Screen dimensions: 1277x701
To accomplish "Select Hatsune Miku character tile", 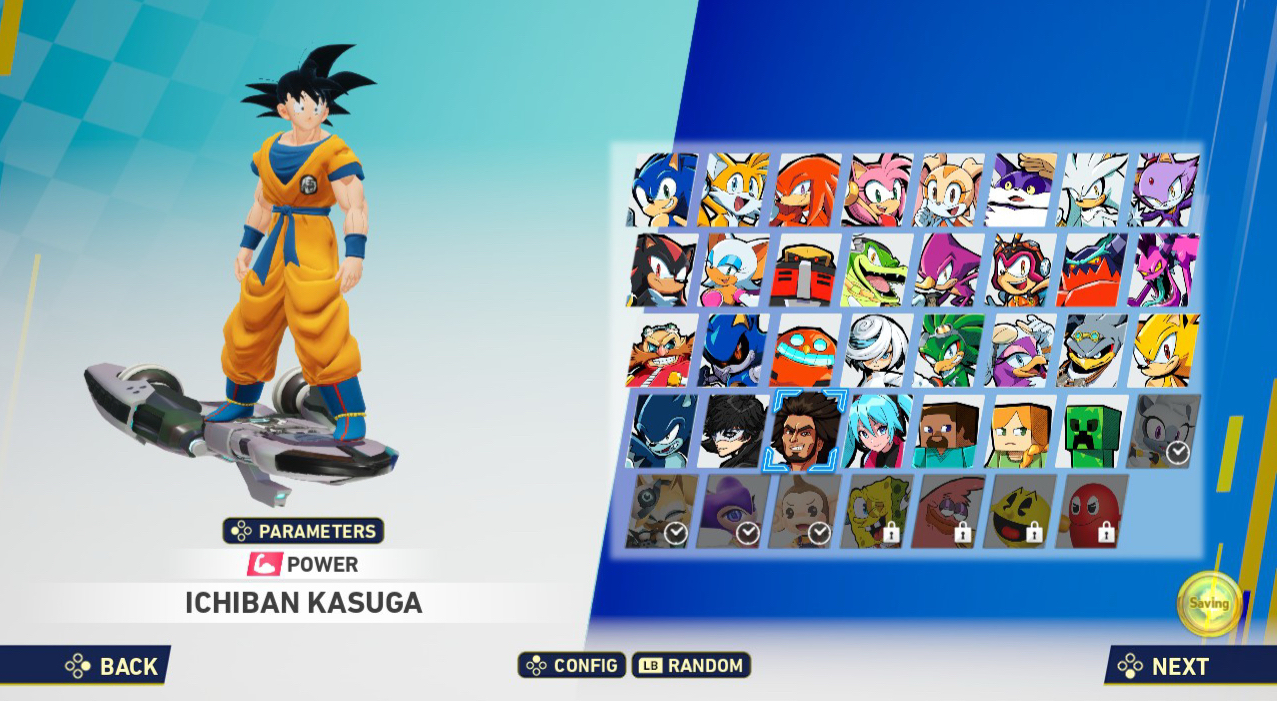I will [x=877, y=431].
